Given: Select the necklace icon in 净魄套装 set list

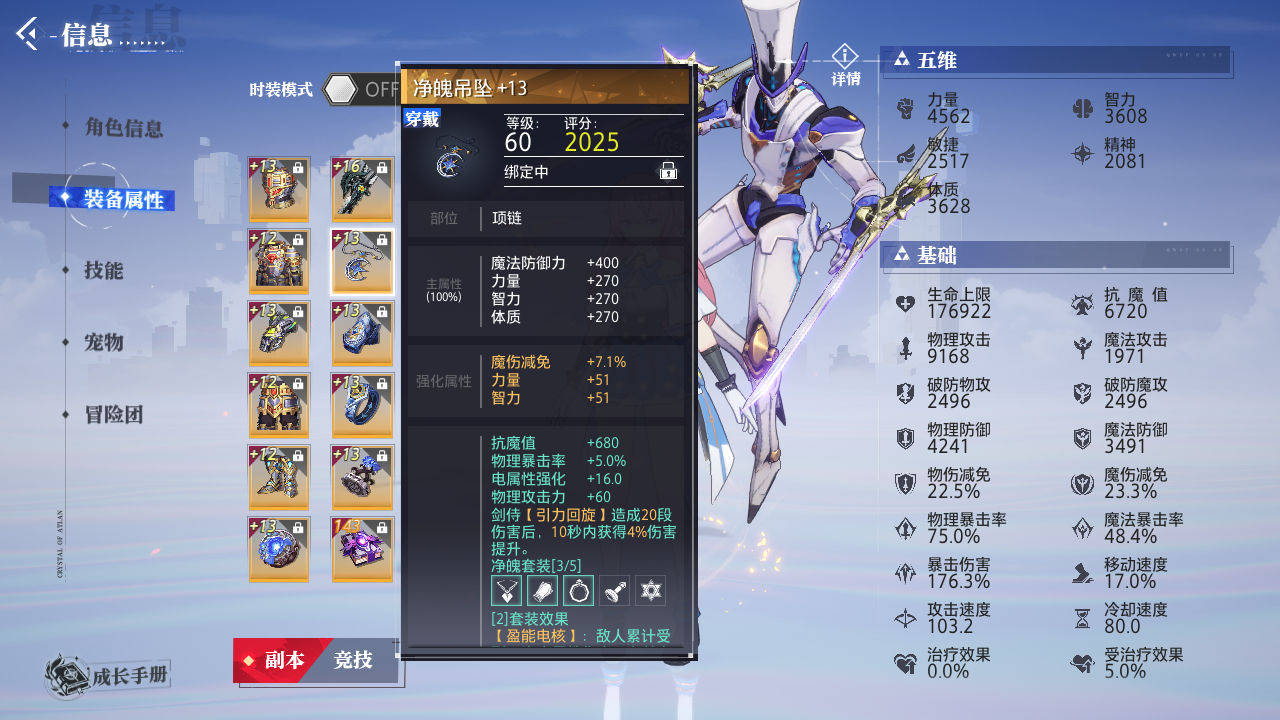Looking at the screenshot, I should coord(507,590).
